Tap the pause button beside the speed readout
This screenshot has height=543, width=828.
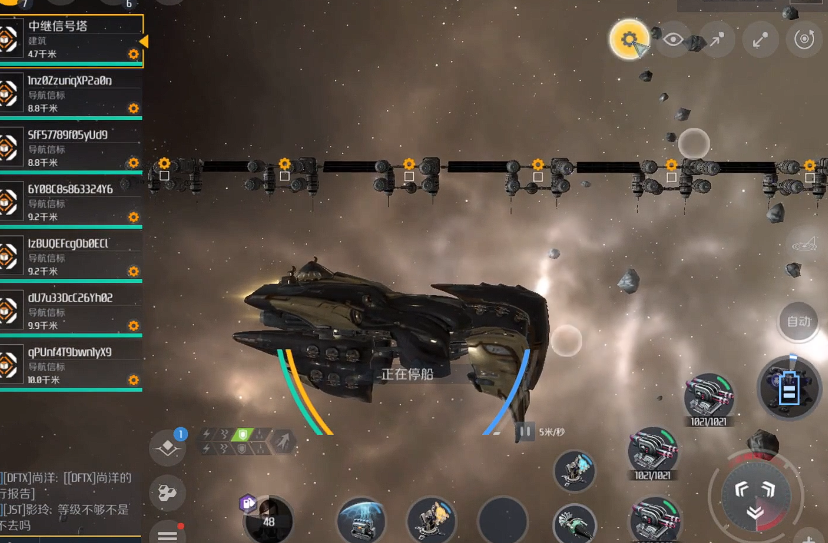[525, 432]
